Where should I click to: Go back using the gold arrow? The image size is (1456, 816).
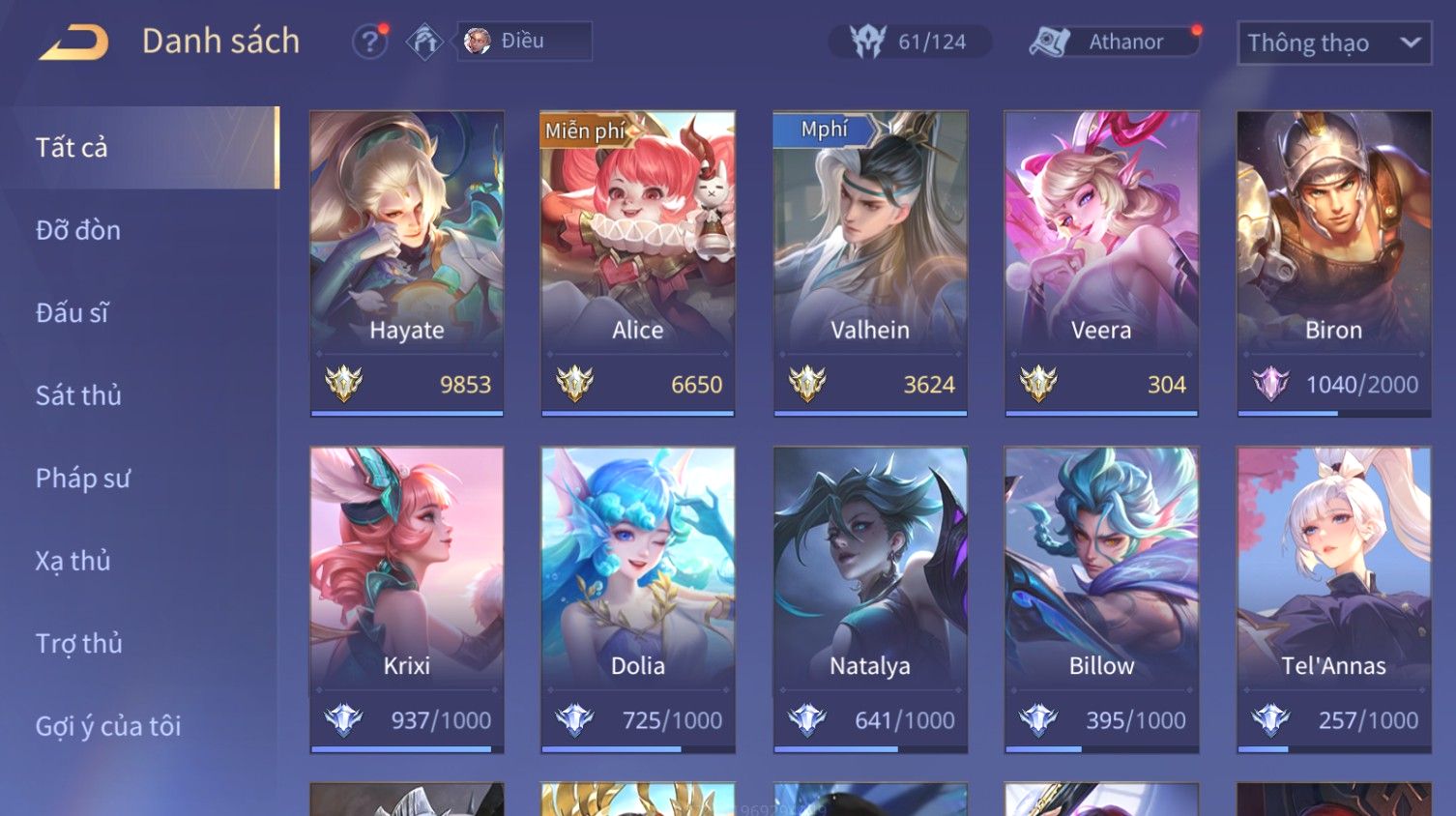pyautogui.click(x=73, y=43)
